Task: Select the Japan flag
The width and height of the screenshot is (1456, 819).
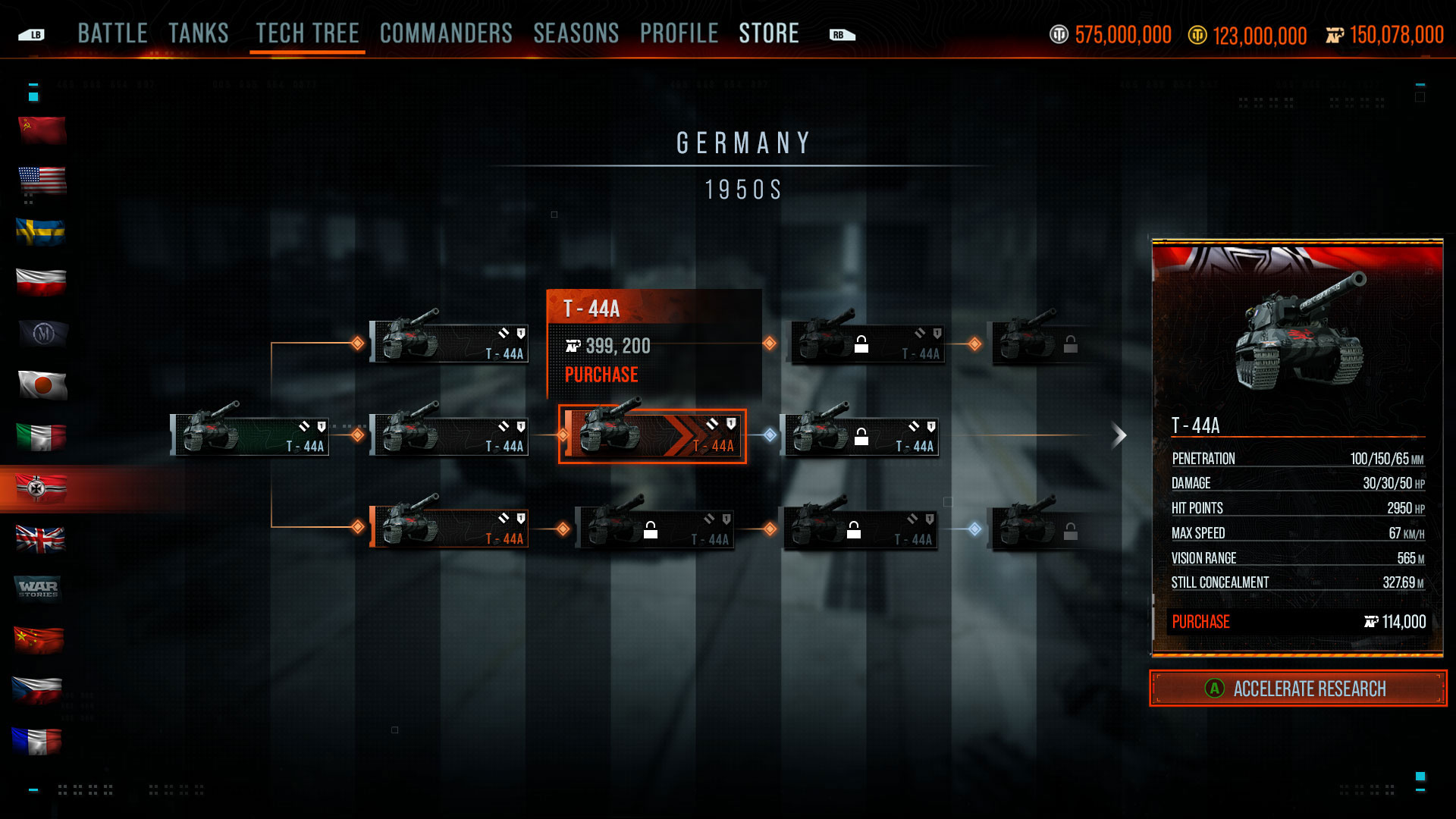Action: pos(42,385)
